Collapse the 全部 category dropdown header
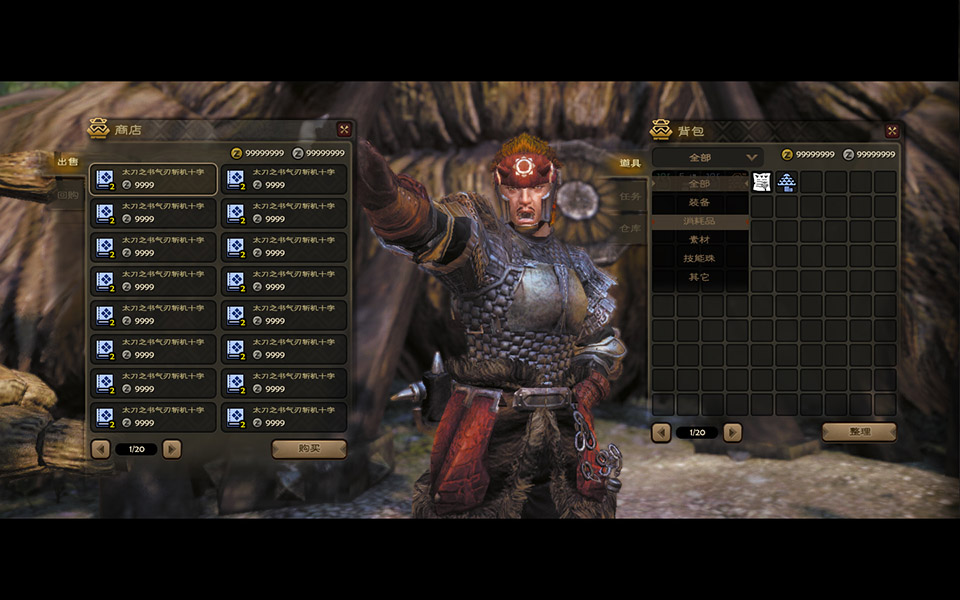The height and width of the screenshot is (600, 960). coord(708,157)
